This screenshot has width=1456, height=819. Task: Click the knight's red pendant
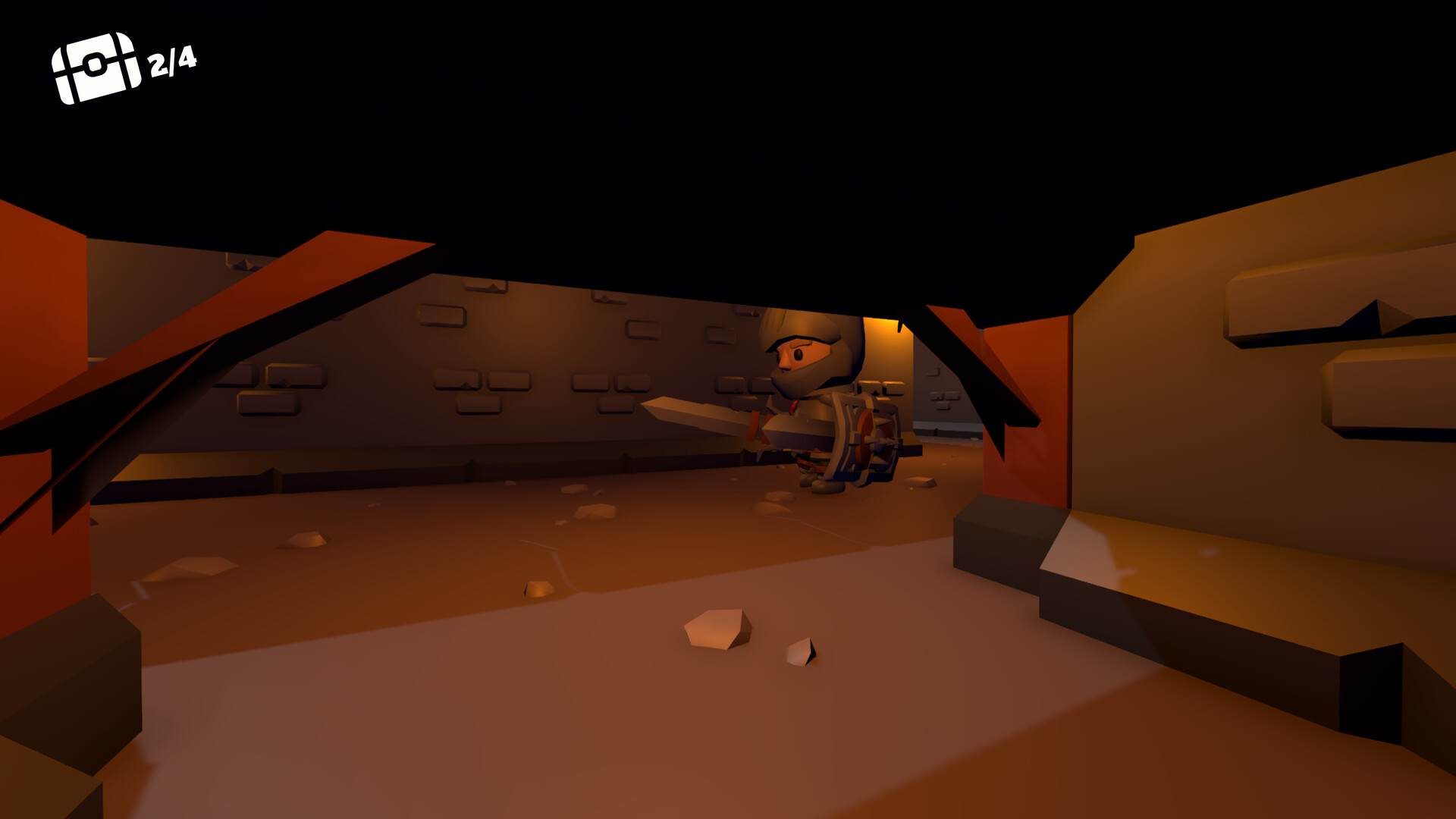click(x=792, y=407)
